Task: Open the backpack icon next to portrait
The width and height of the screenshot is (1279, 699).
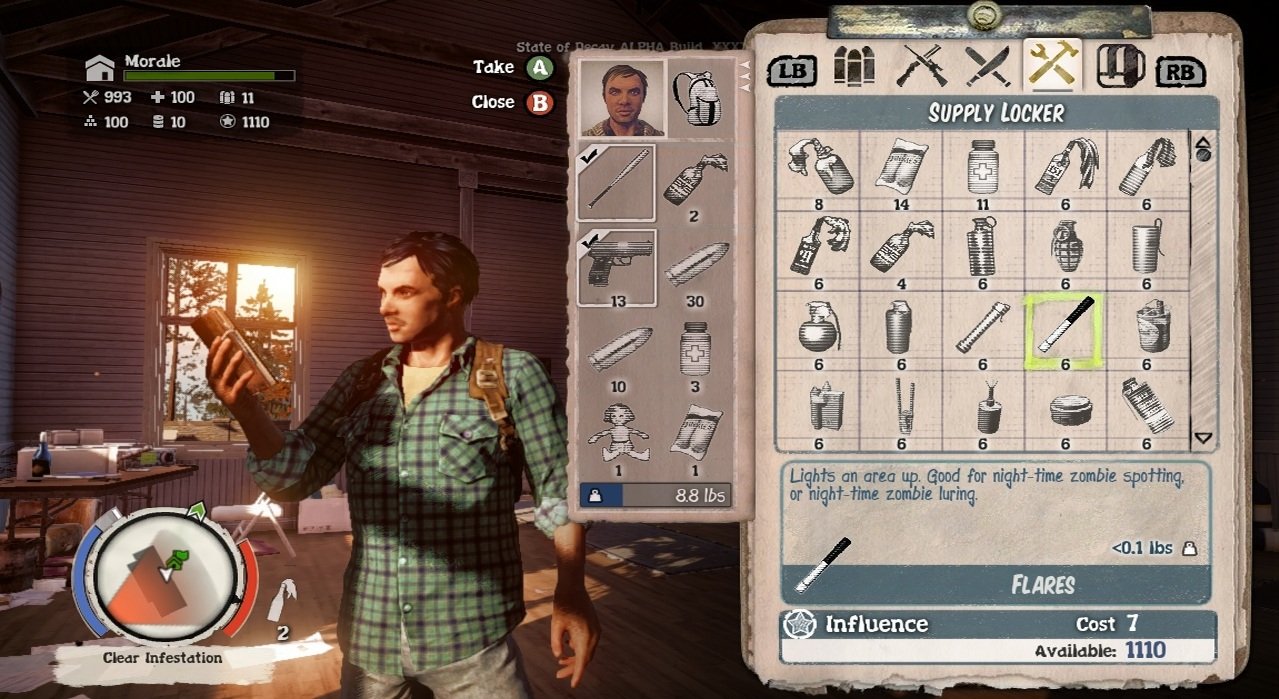Action: (695, 98)
